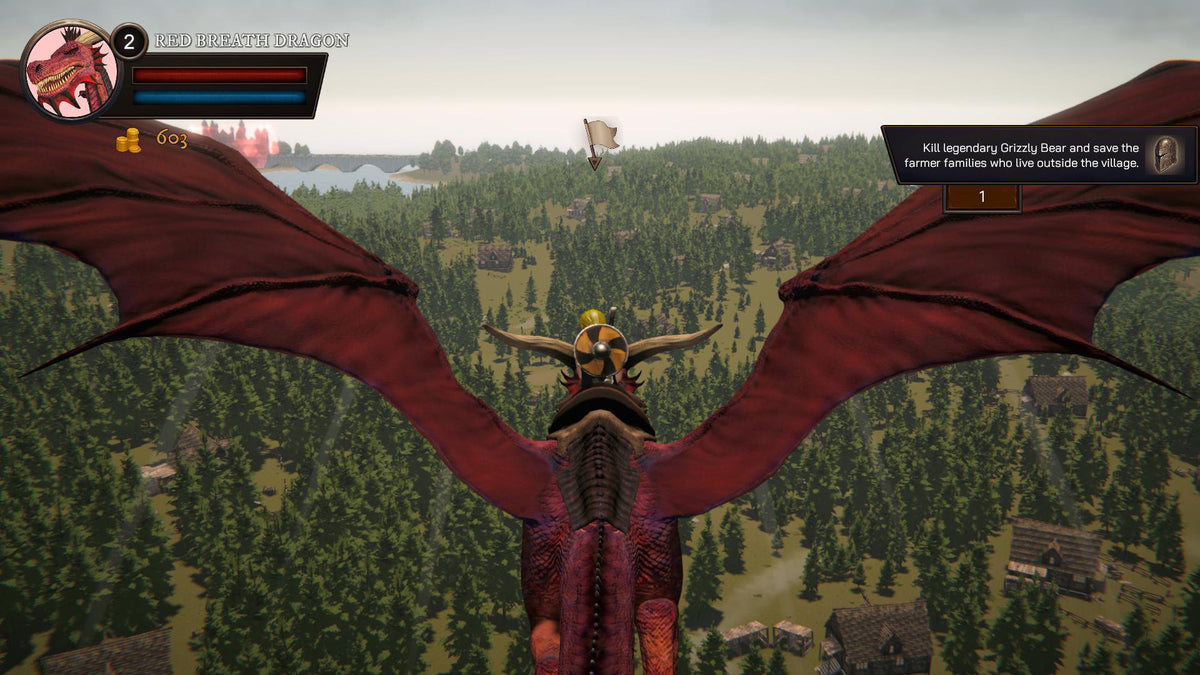Click the helmet icon in quest panel
This screenshot has width=1200, height=675.
coord(1166,155)
